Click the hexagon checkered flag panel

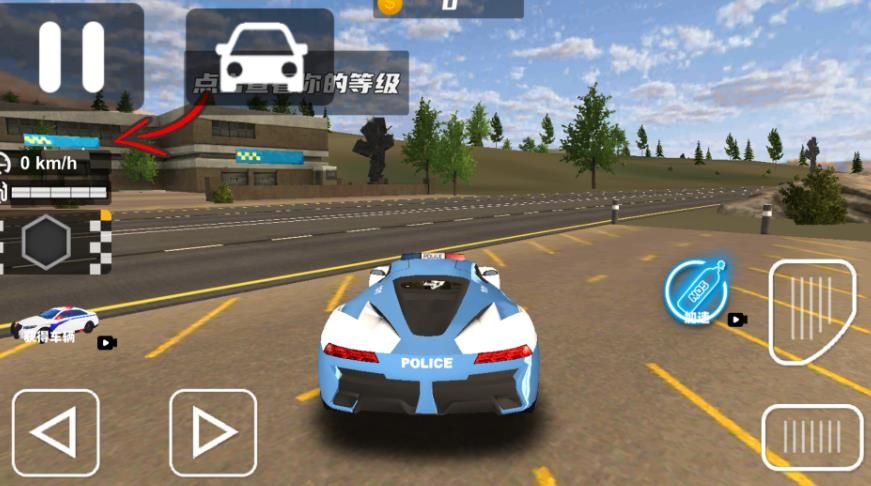point(55,242)
